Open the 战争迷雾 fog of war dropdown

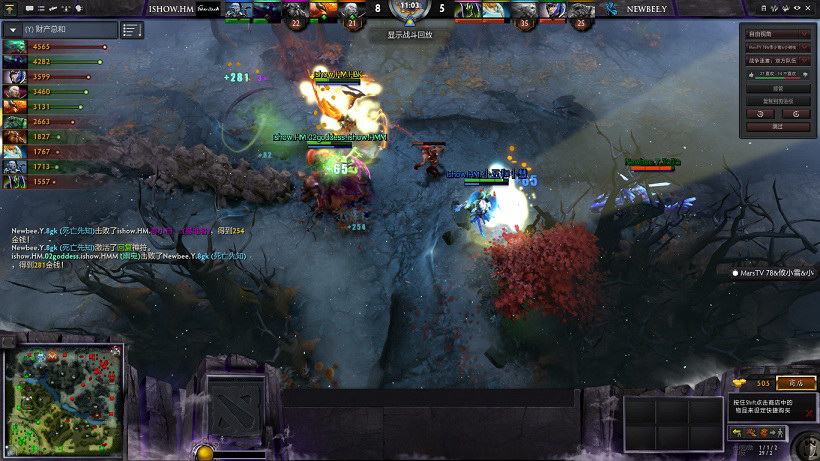778,61
